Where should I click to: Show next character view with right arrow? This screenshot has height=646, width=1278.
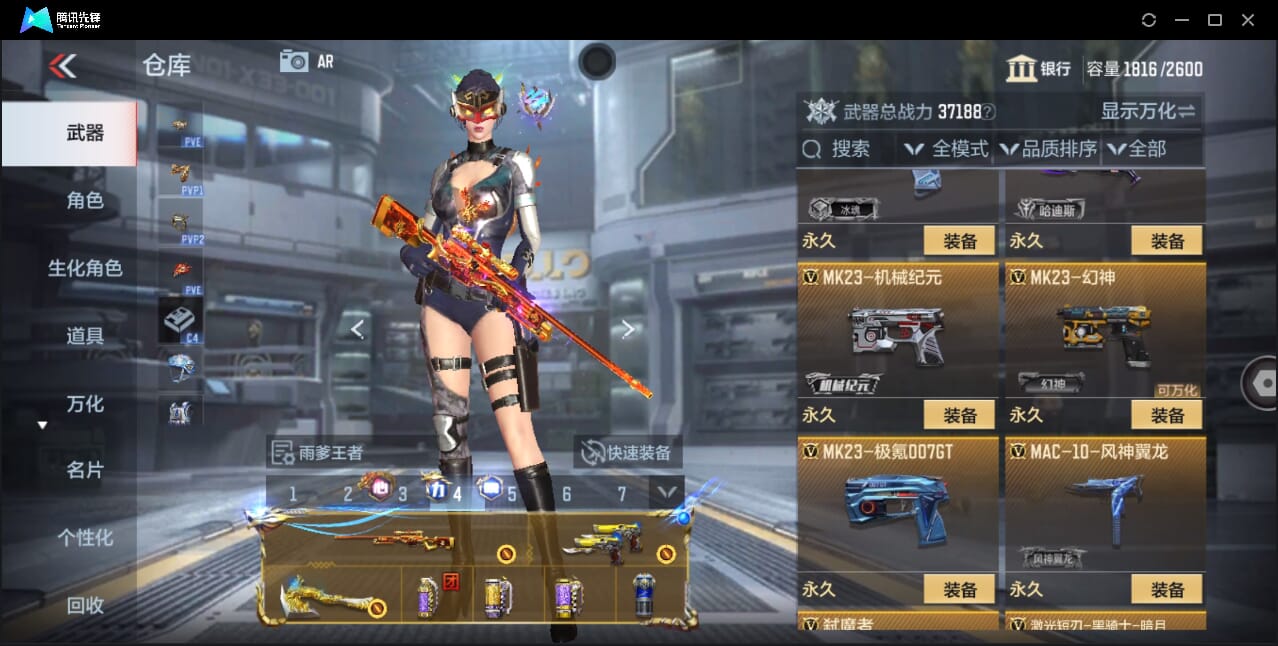tap(627, 329)
